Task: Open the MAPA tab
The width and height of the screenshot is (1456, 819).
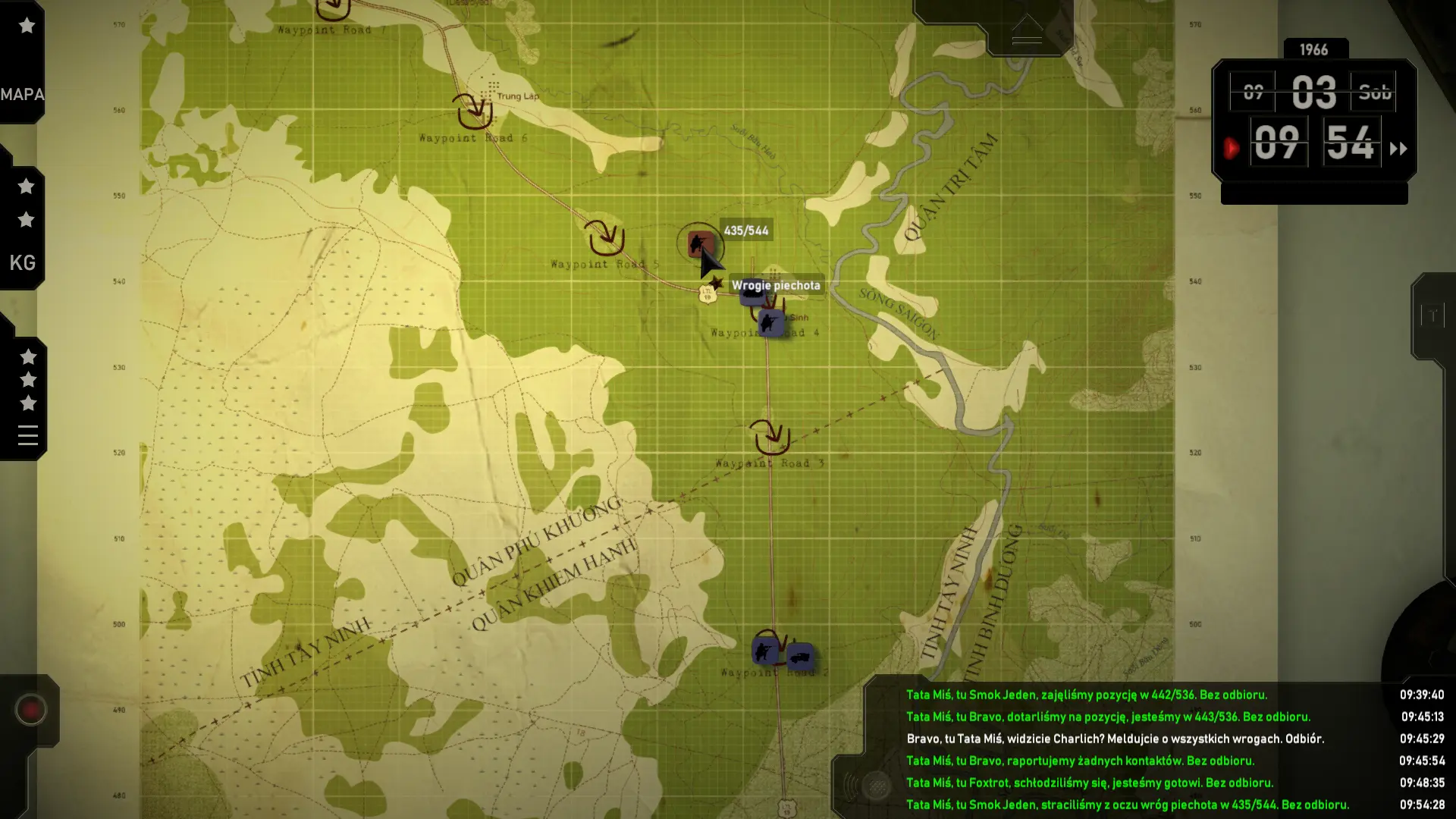Action: (22, 95)
